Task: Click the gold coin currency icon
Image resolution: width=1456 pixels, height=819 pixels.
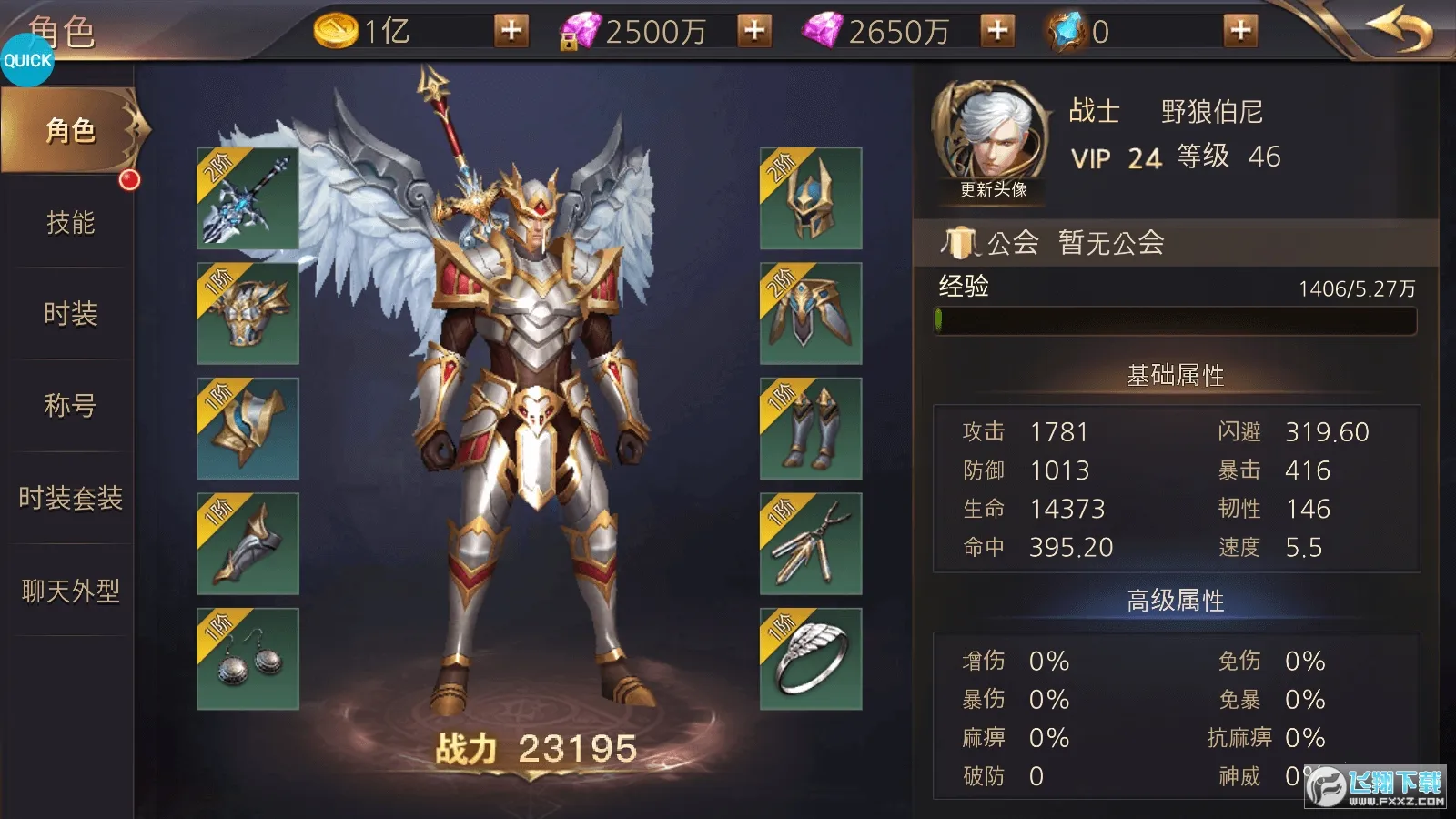Action: click(335, 30)
